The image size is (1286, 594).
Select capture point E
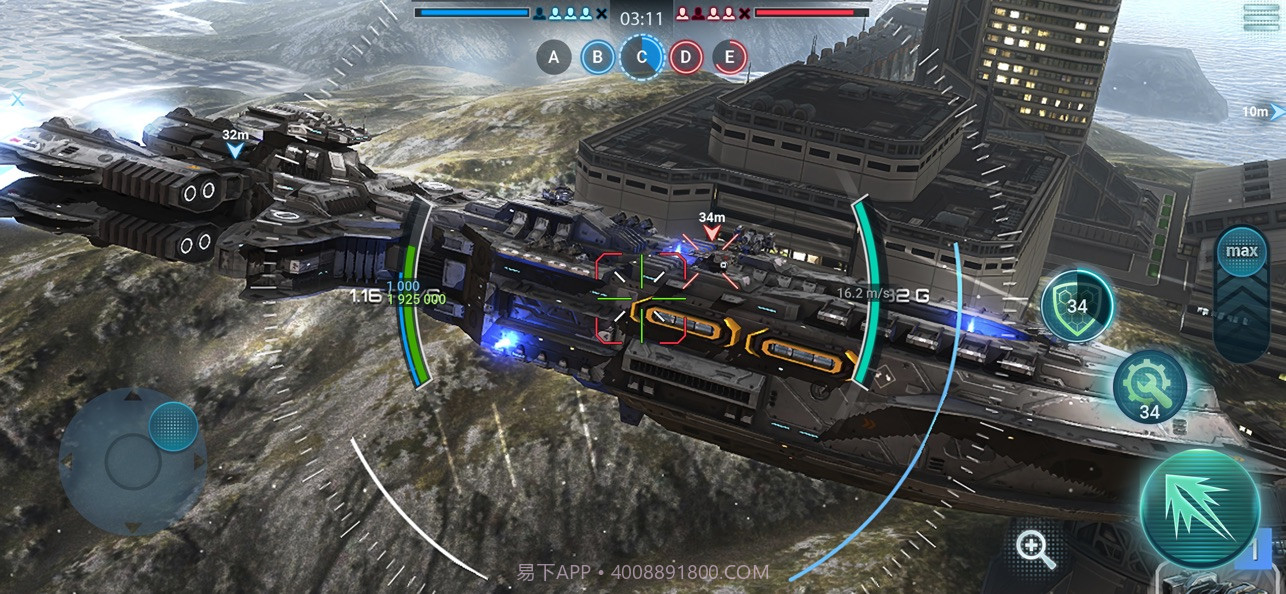[730, 57]
